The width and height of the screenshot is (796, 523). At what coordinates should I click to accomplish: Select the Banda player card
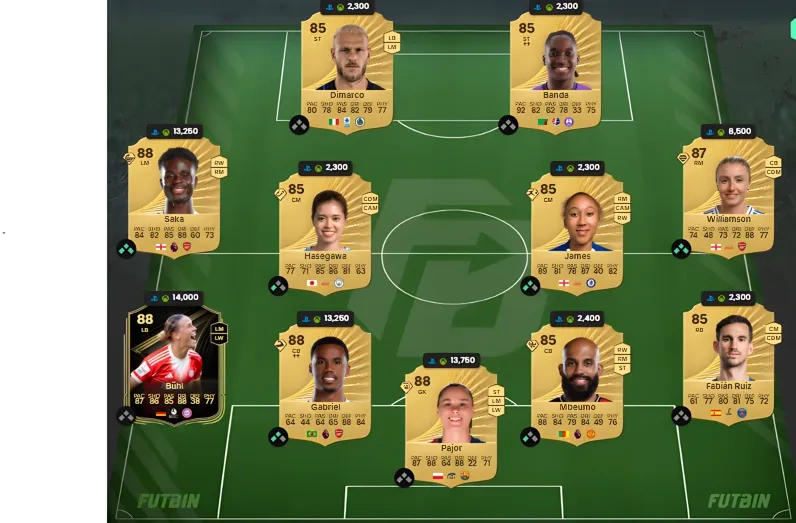[555, 70]
